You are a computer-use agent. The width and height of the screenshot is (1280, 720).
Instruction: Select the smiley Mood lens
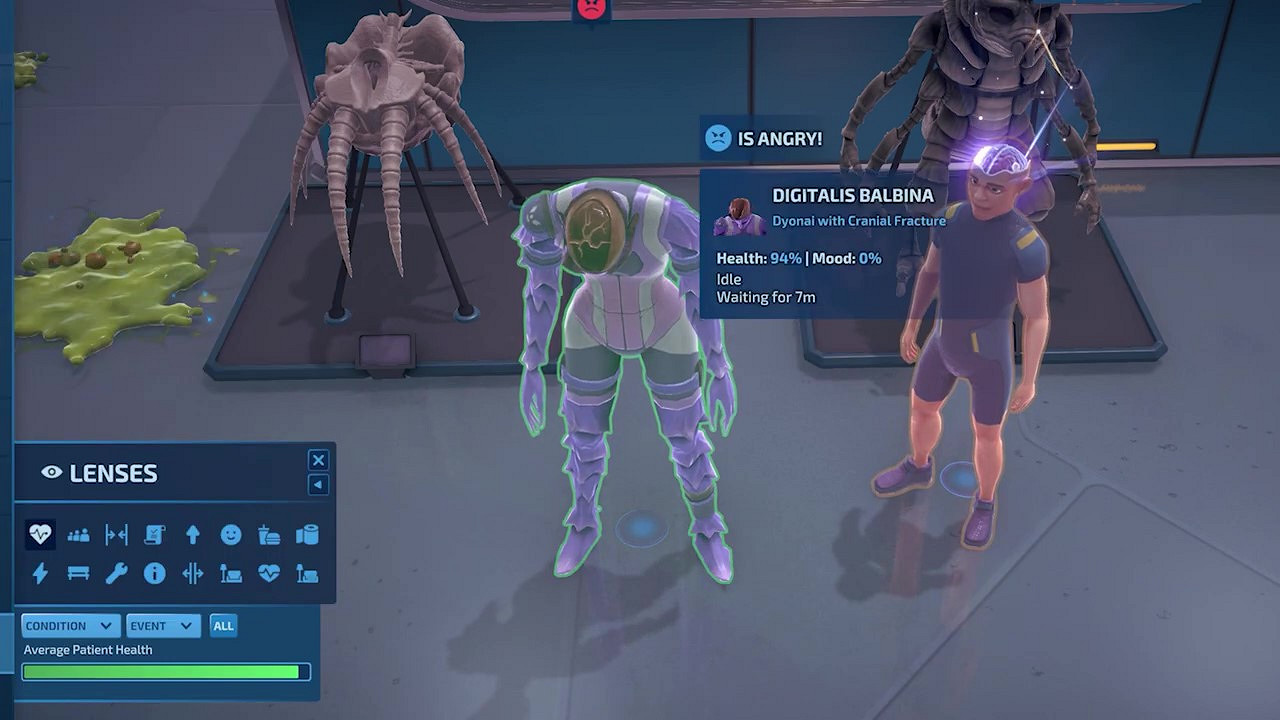230,534
